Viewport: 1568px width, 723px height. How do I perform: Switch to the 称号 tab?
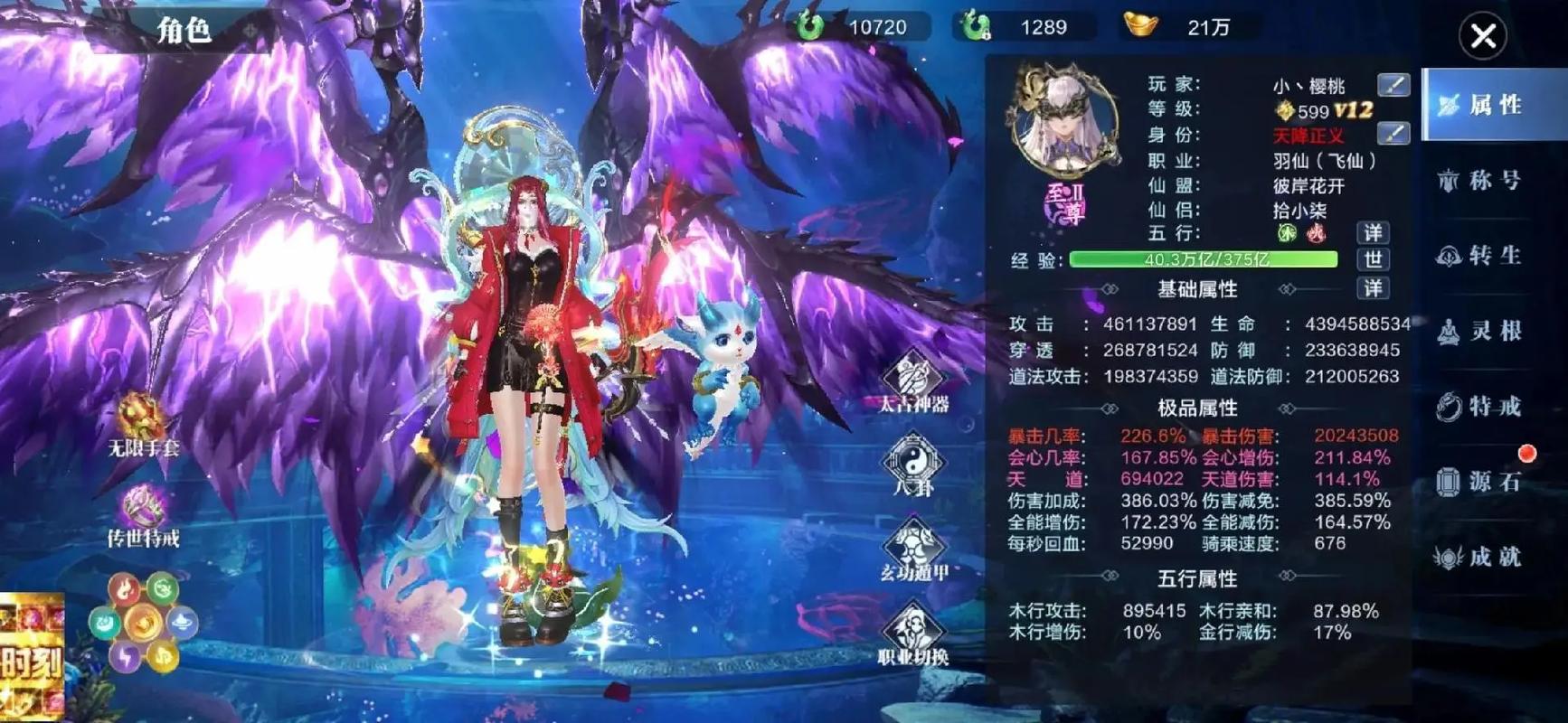pyautogui.click(x=1487, y=181)
